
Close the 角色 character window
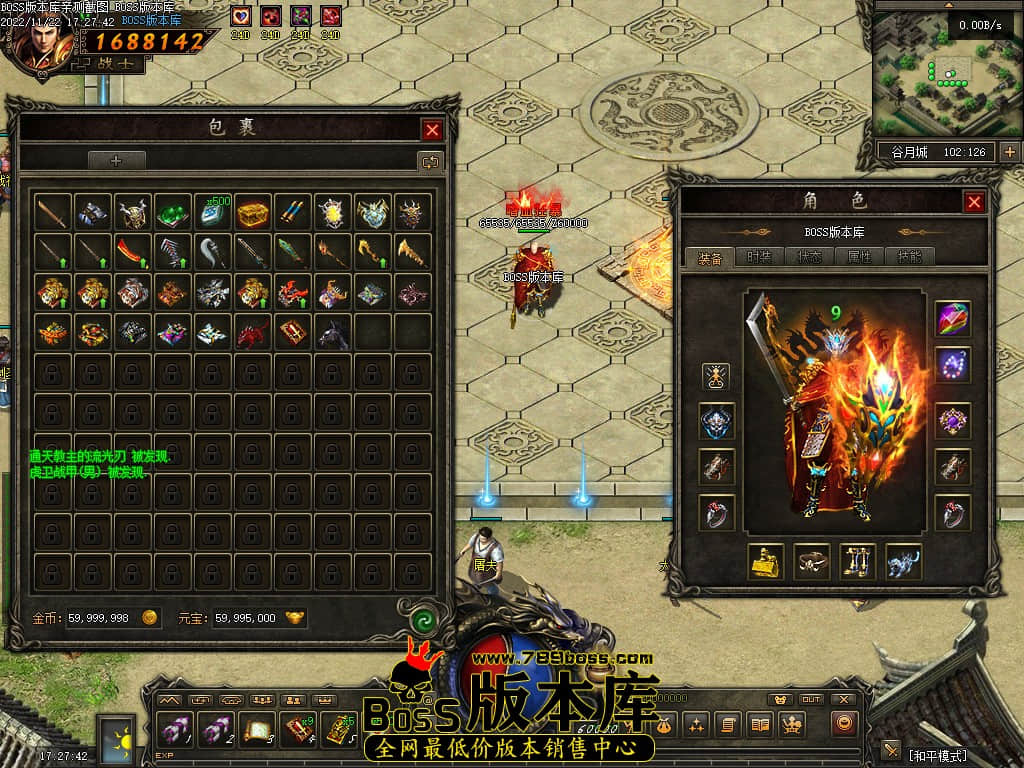click(x=974, y=202)
